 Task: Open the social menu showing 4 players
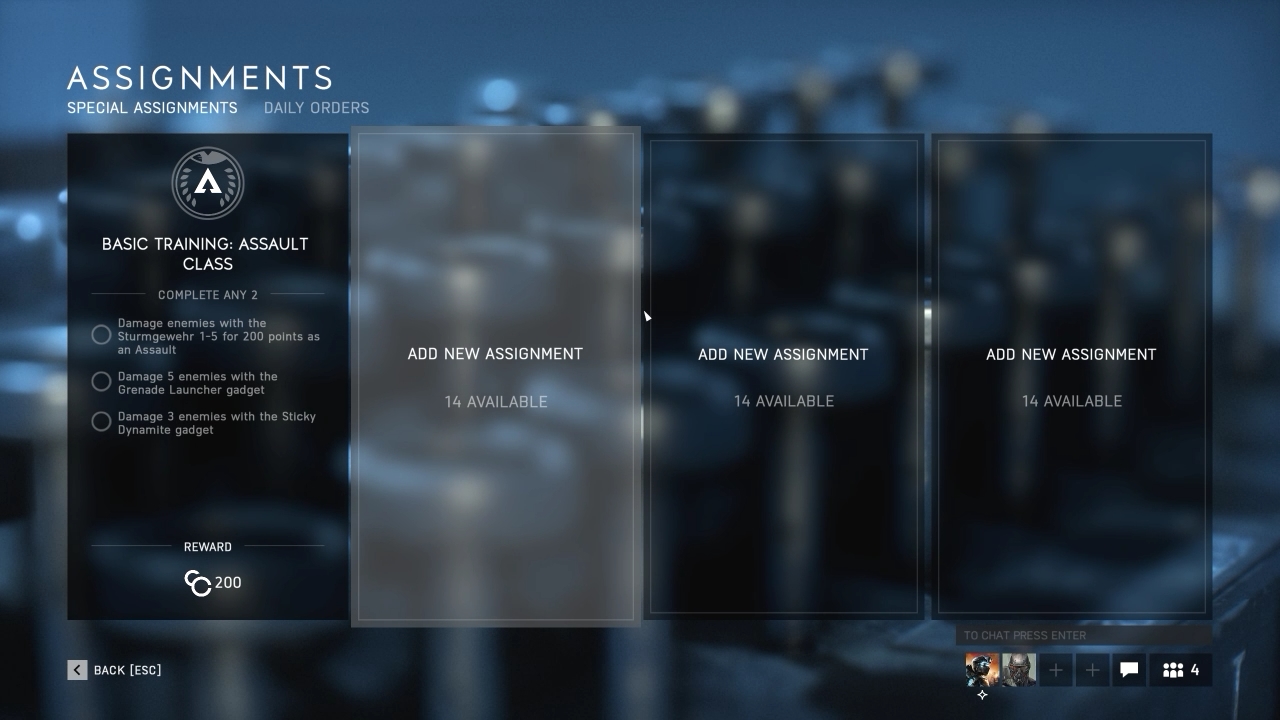click(1180, 670)
